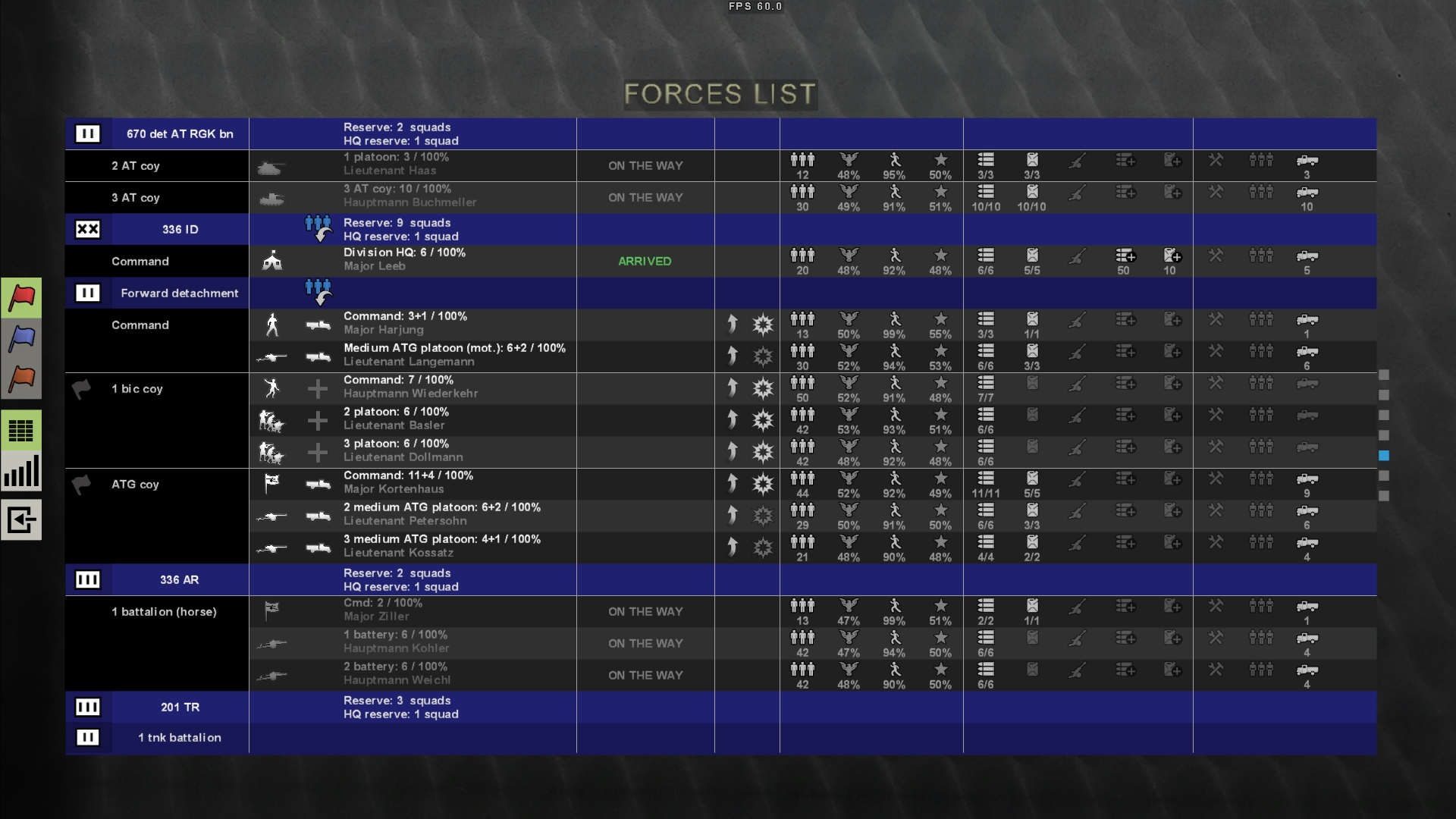Click ON THE WAY status for 2 AT coy
Screen dimensions: 1456x819
tap(645, 165)
